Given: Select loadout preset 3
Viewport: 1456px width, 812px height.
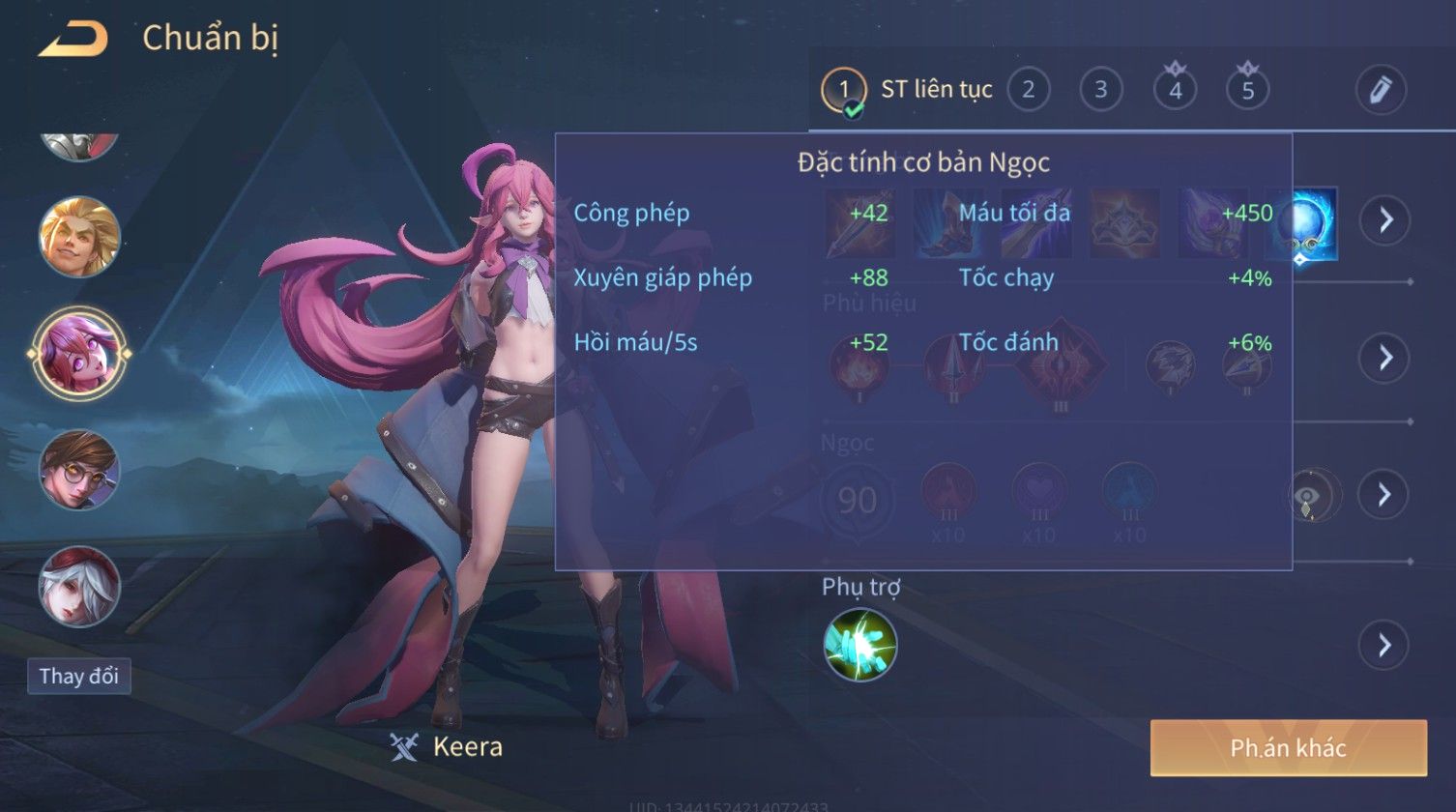Looking at the screenshot, I should 1100,90.
